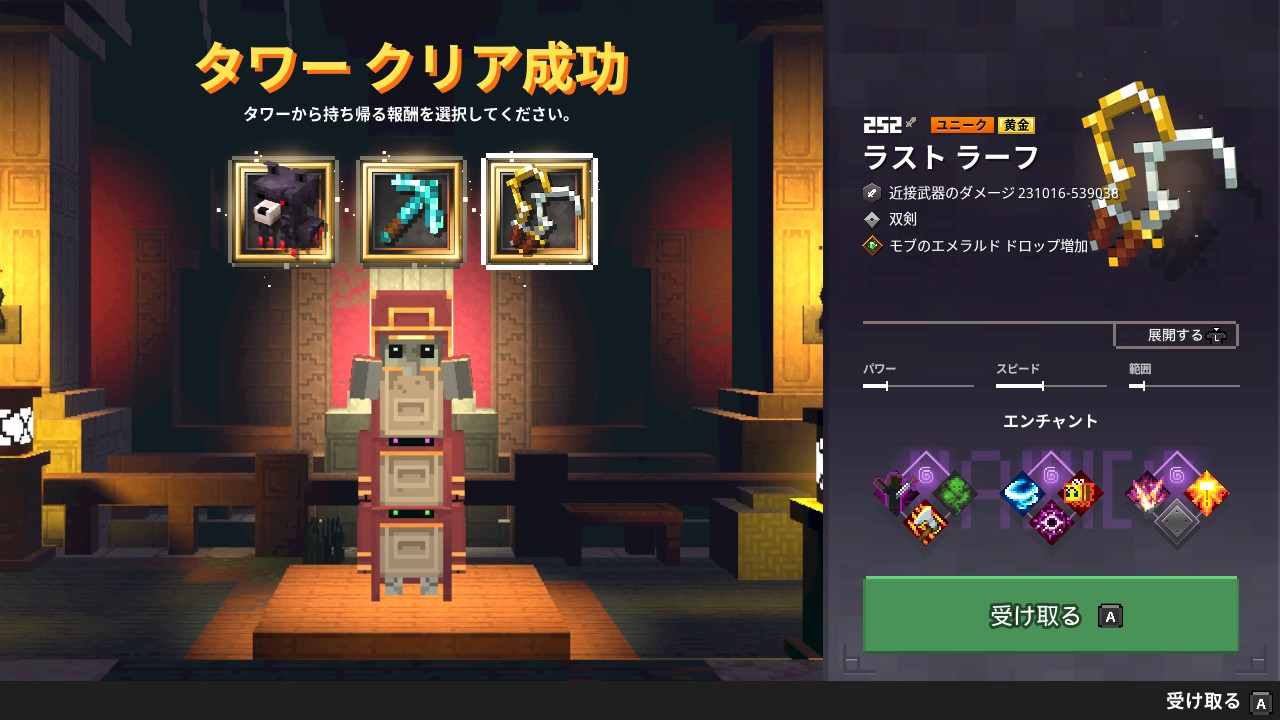Select the green poison cloud enchantment
This screenshot has height=720, width=1280.
(955, 493)
